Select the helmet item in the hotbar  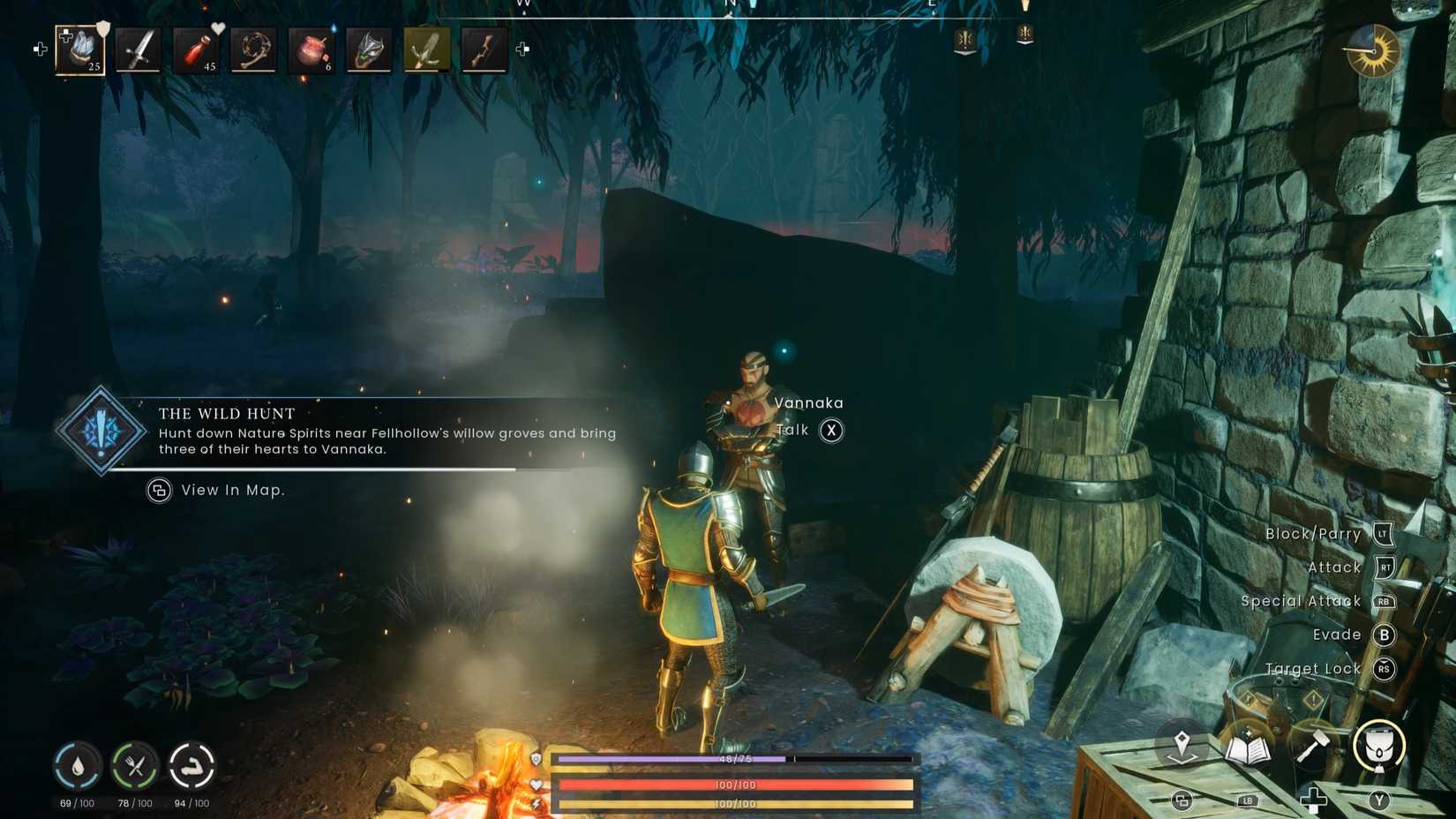tap(369, 50)
